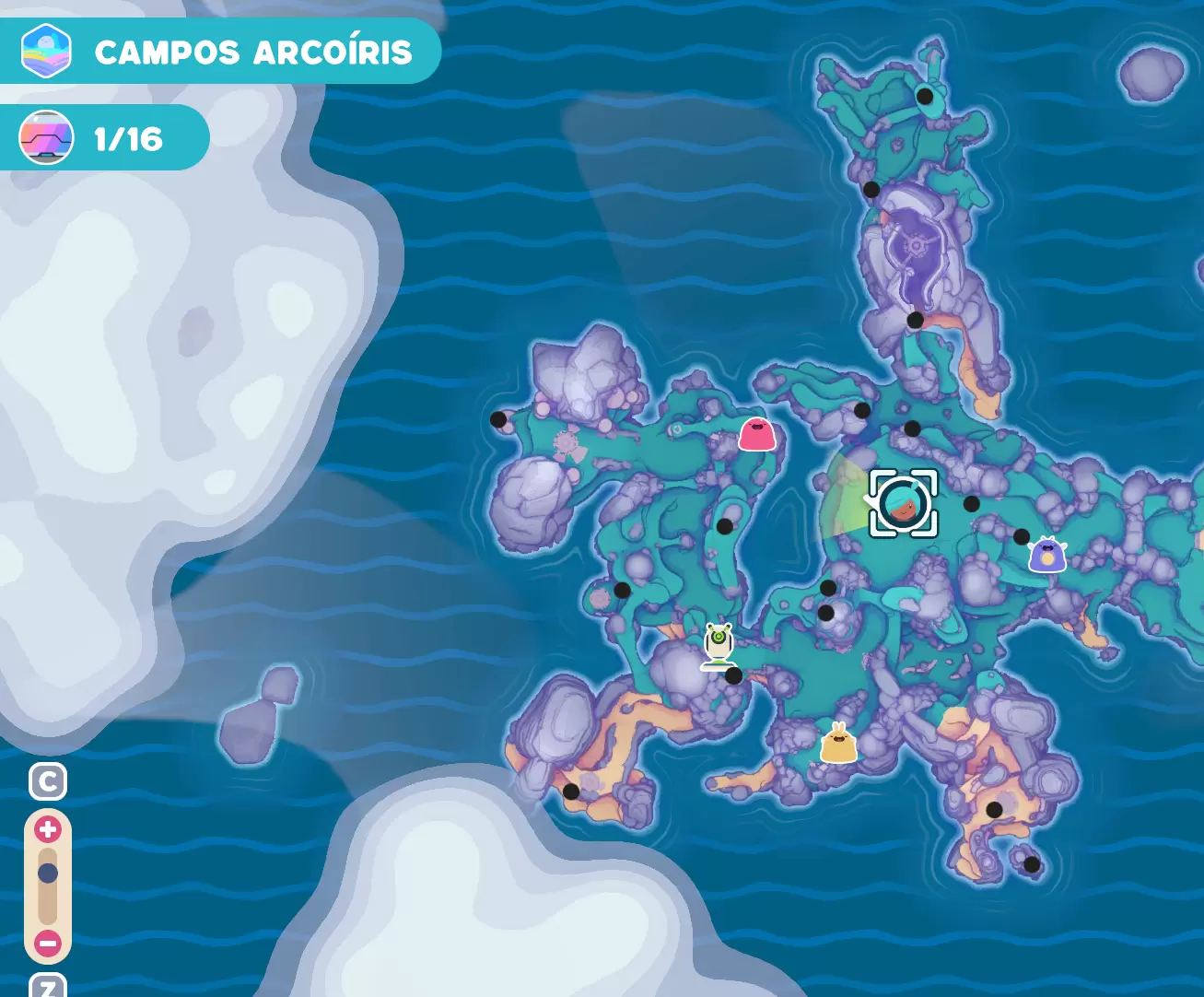Click the player location marker
This screenshot has width=1204, height=997.
click(x=903, y=503)
